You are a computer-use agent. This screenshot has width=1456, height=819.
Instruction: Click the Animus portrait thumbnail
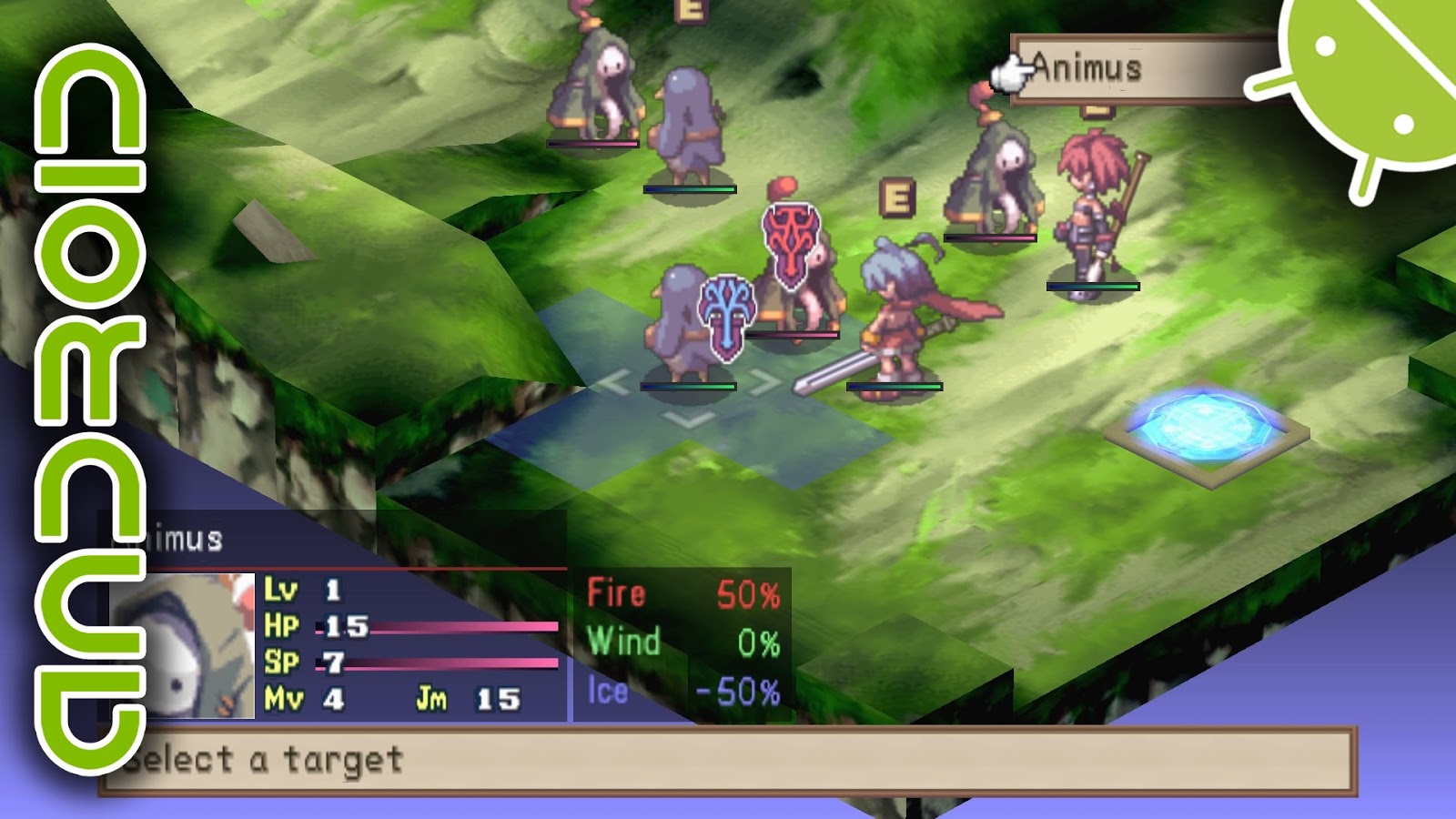(182, 646)
